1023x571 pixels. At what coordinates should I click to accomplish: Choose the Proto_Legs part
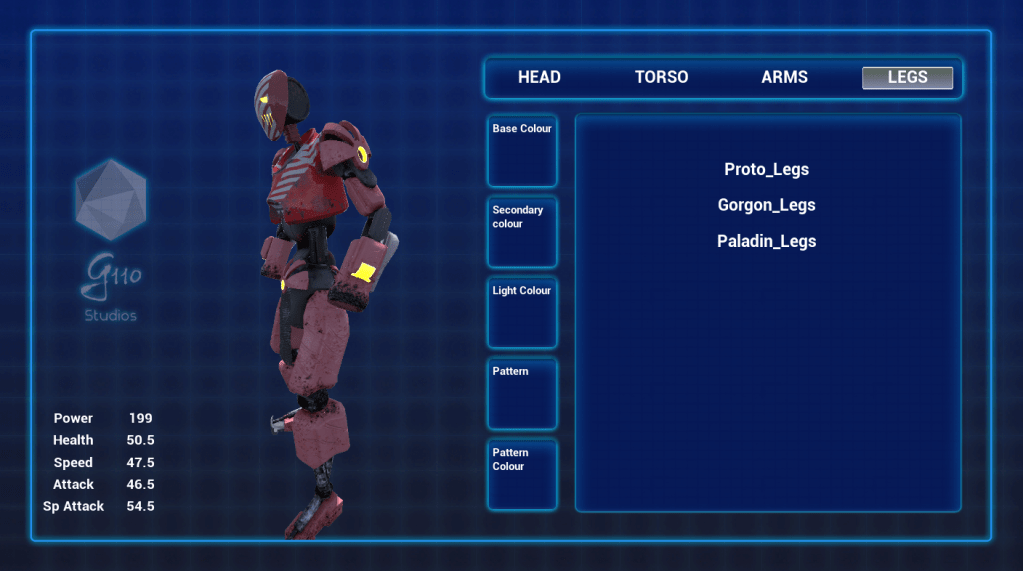click(x=766, y=169)
